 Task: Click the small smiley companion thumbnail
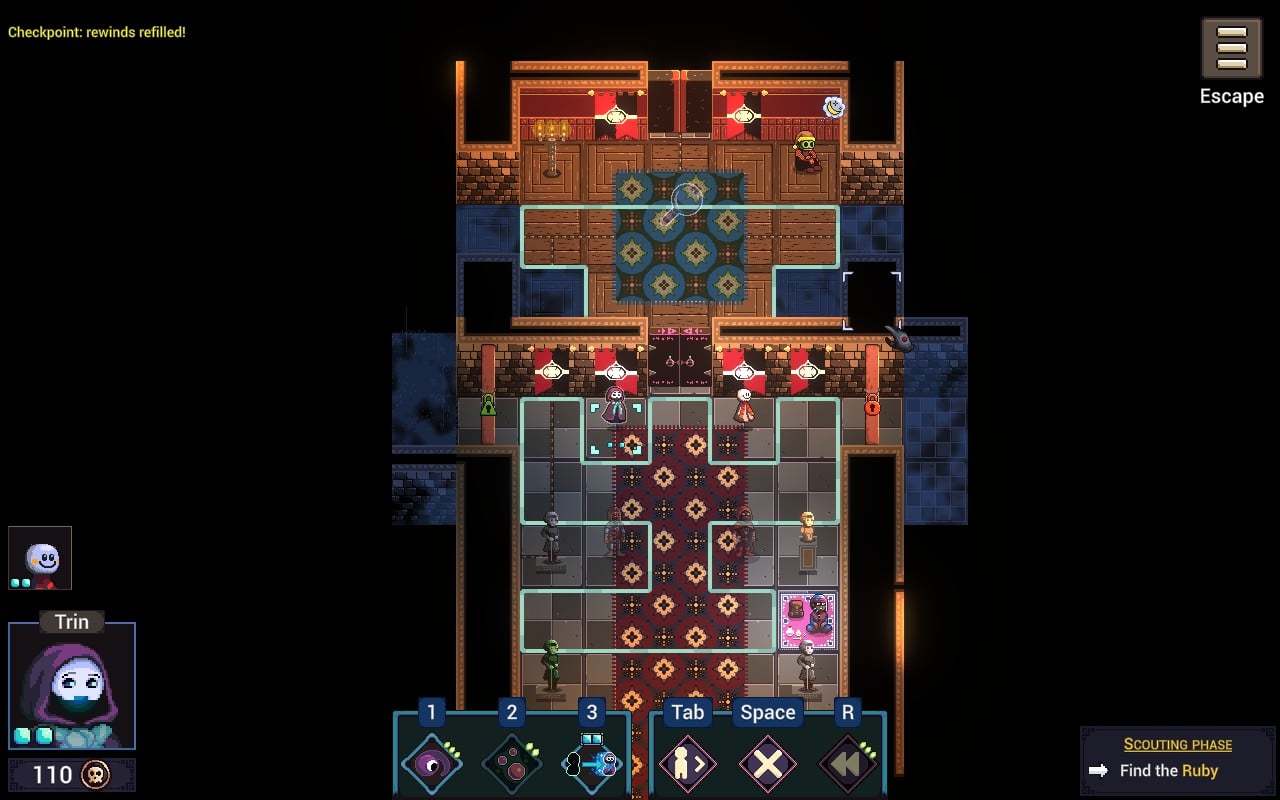[40, 557]
